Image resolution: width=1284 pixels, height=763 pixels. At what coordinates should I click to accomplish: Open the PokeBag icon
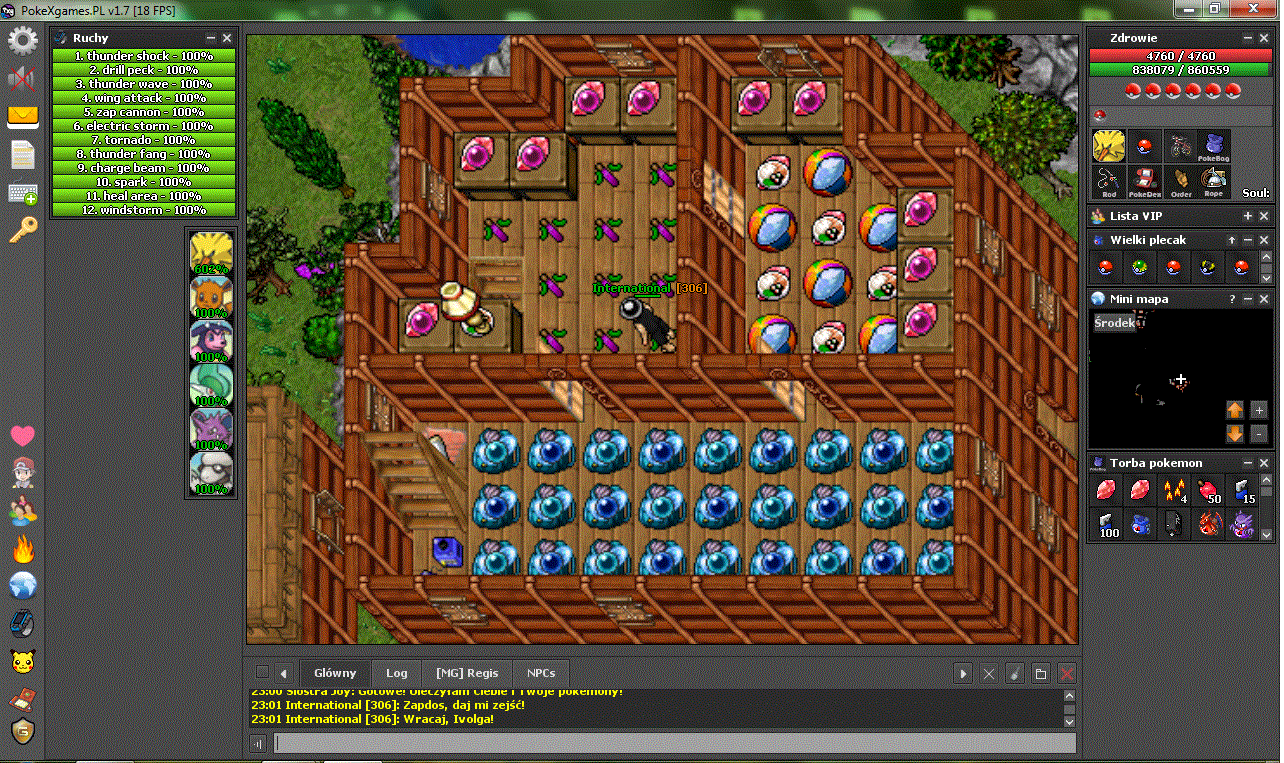[1214, 146]
